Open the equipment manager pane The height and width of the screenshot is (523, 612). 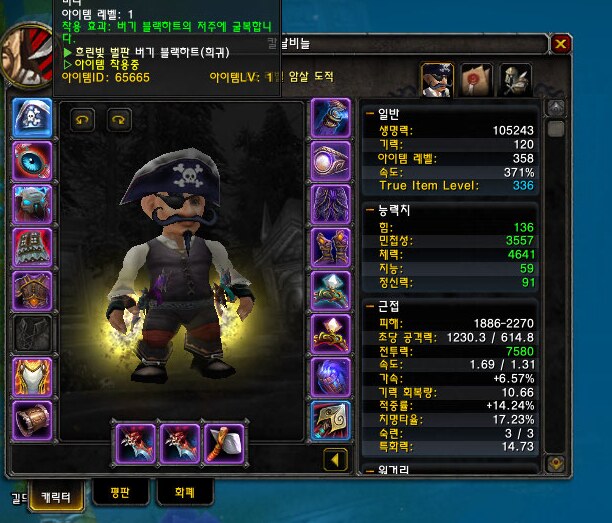coord(514,79)
